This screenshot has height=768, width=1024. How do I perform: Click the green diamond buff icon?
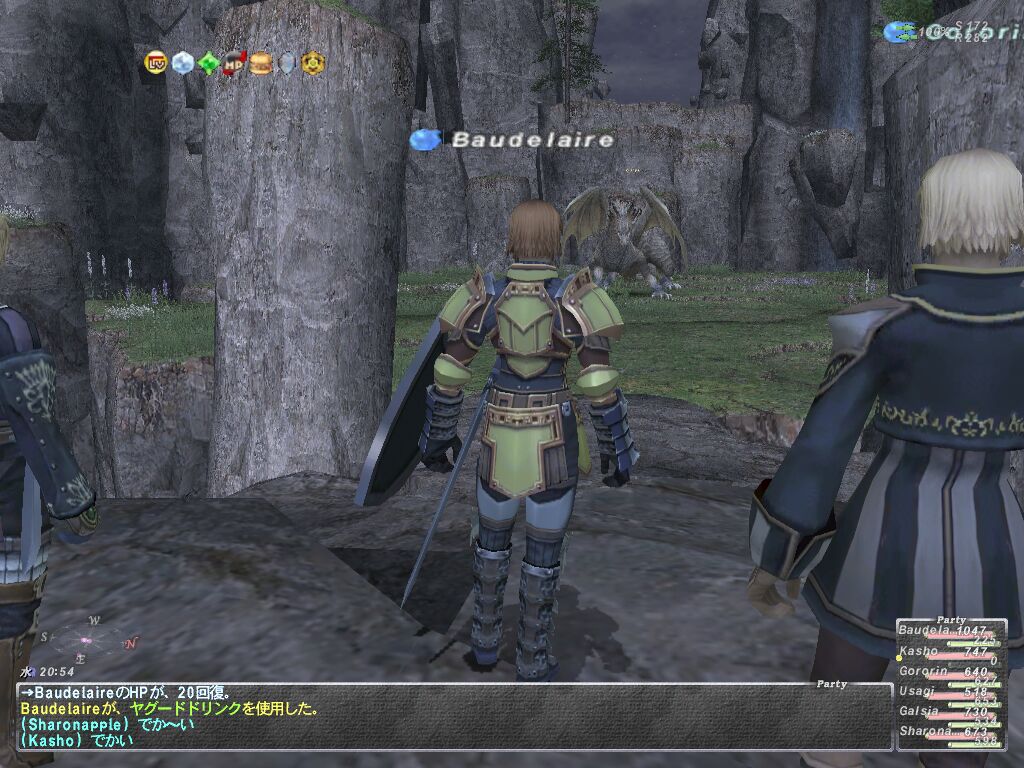(208, 63)
